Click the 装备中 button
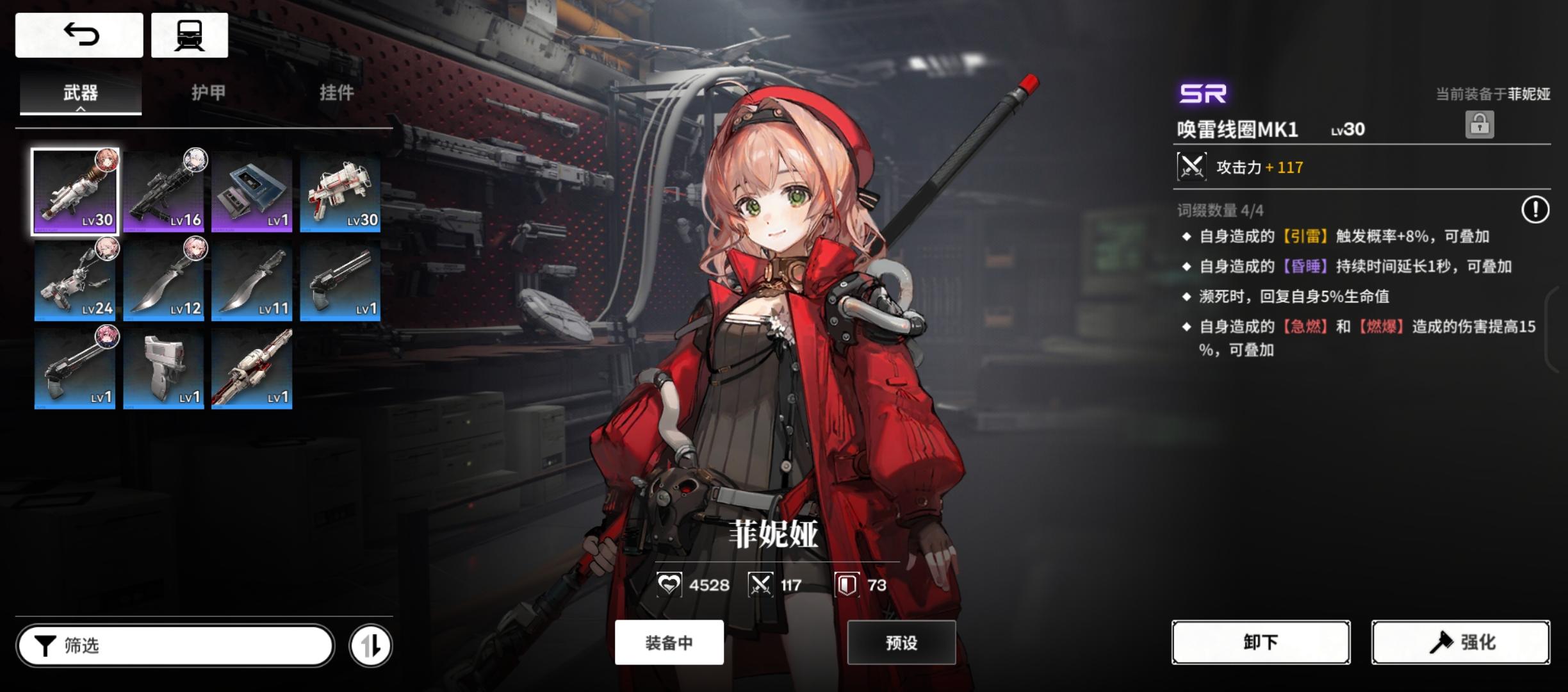 pyautogui.click(x=669, y=643)
